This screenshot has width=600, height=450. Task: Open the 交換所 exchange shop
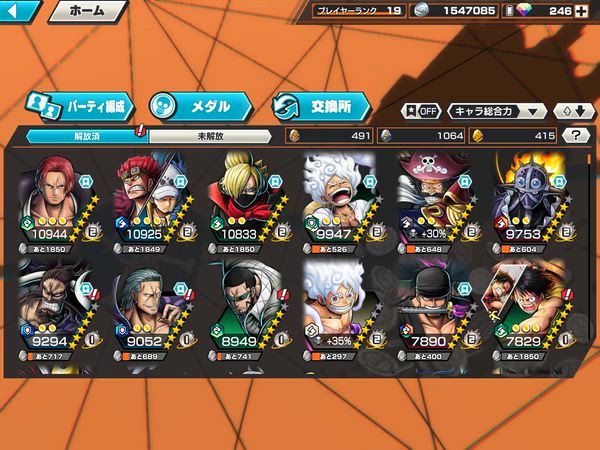click(x=320, y=105)
